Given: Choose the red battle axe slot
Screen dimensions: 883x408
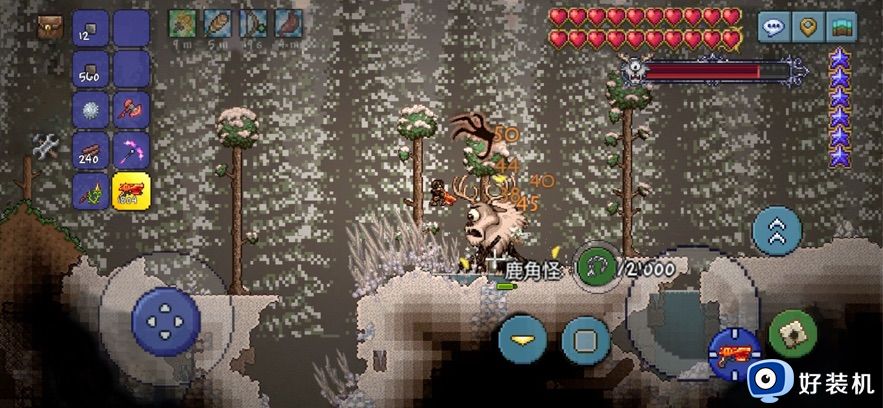Looking at the screenshot, I should click(x=131, y=110).
